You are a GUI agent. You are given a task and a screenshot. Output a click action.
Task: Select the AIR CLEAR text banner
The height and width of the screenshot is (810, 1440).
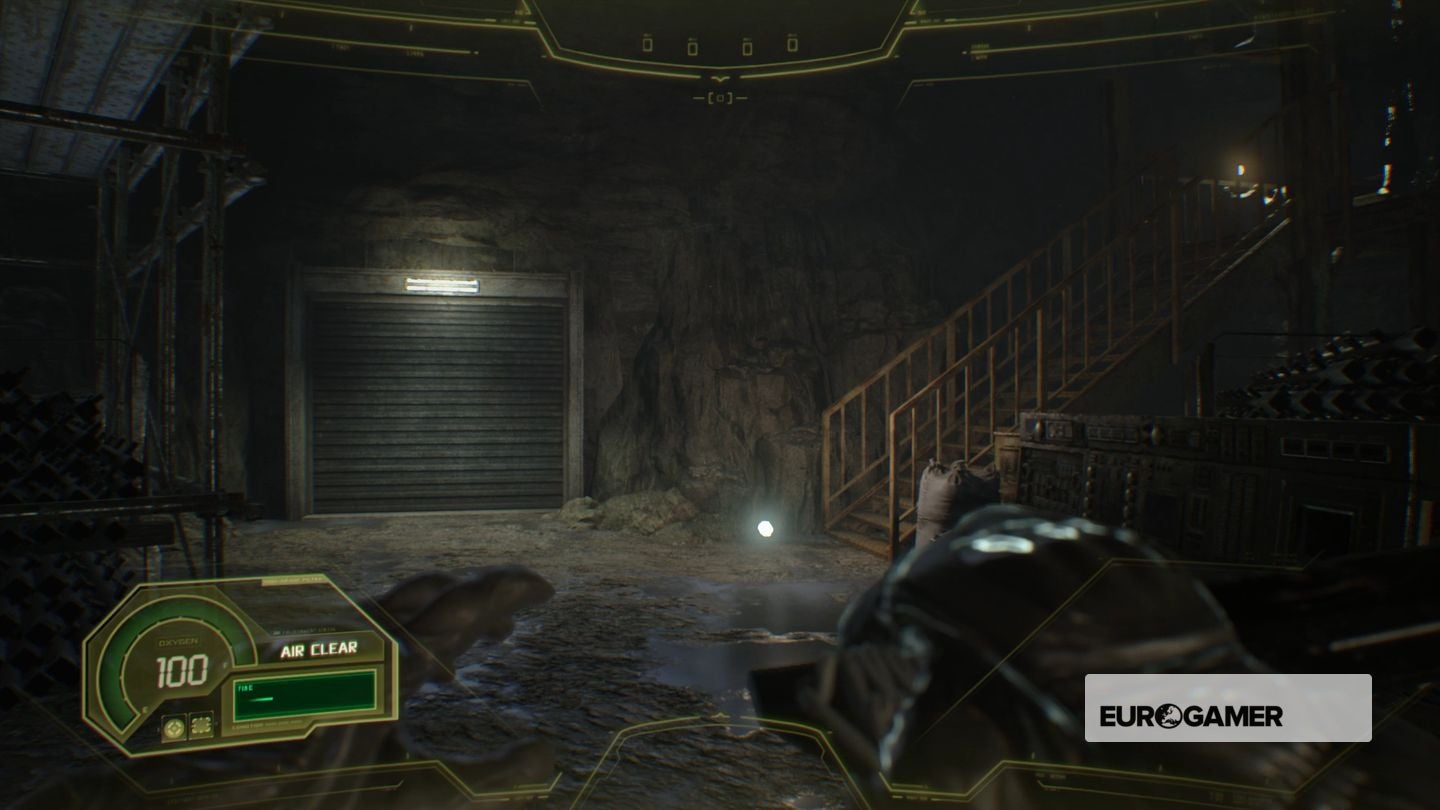(x=320, y=650)
